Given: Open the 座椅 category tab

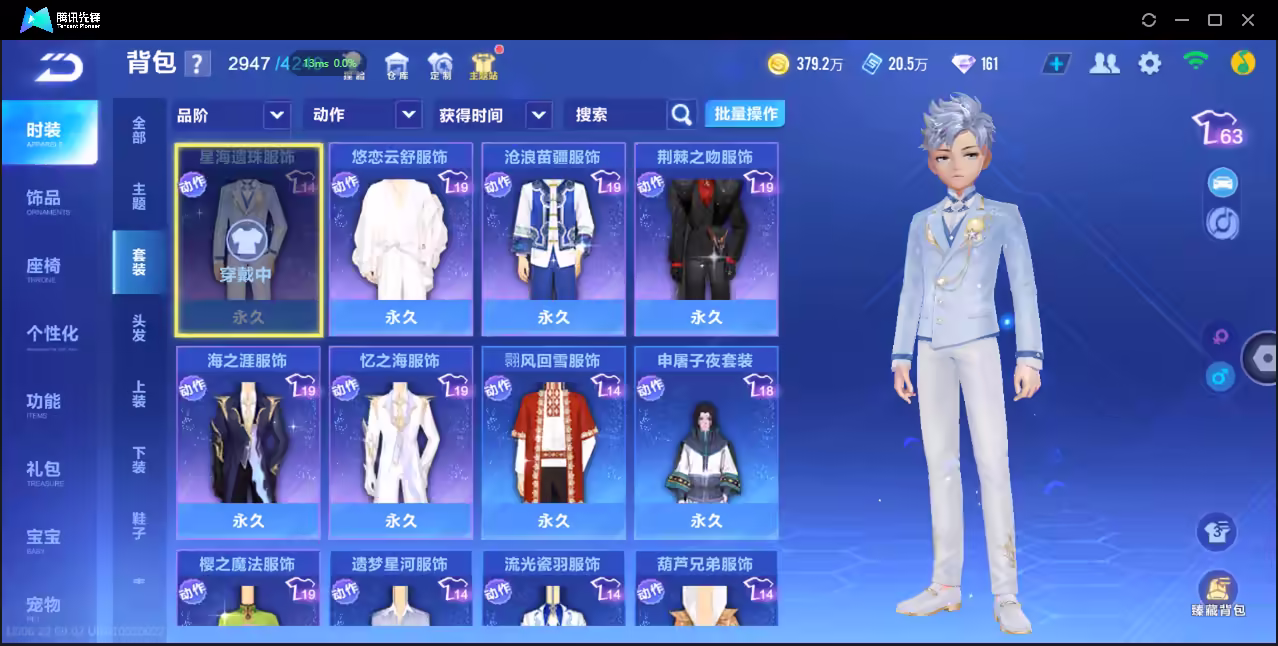Looking at the screenshot, I should point(44,267).
